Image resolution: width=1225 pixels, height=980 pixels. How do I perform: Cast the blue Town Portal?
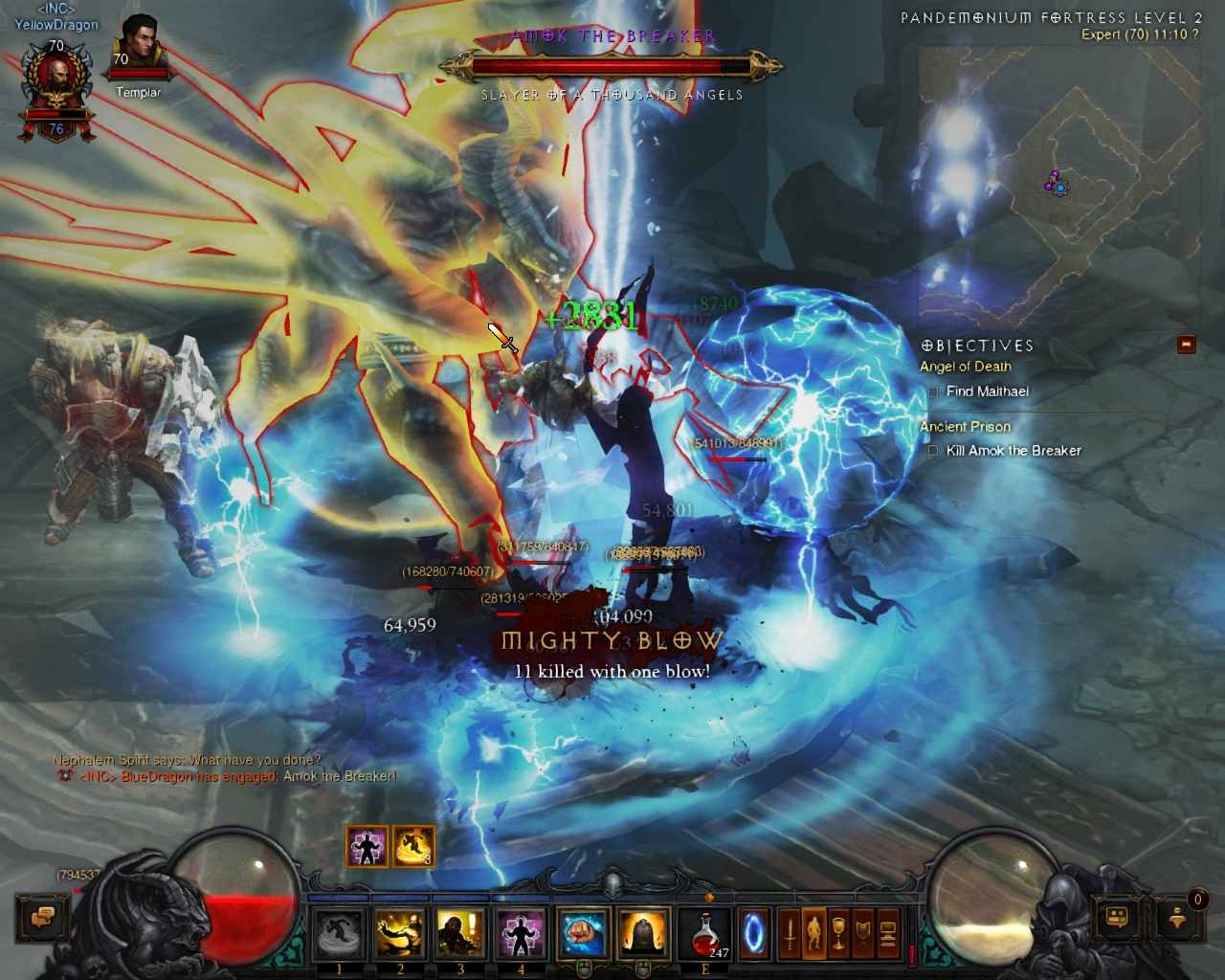pos(754,933)
